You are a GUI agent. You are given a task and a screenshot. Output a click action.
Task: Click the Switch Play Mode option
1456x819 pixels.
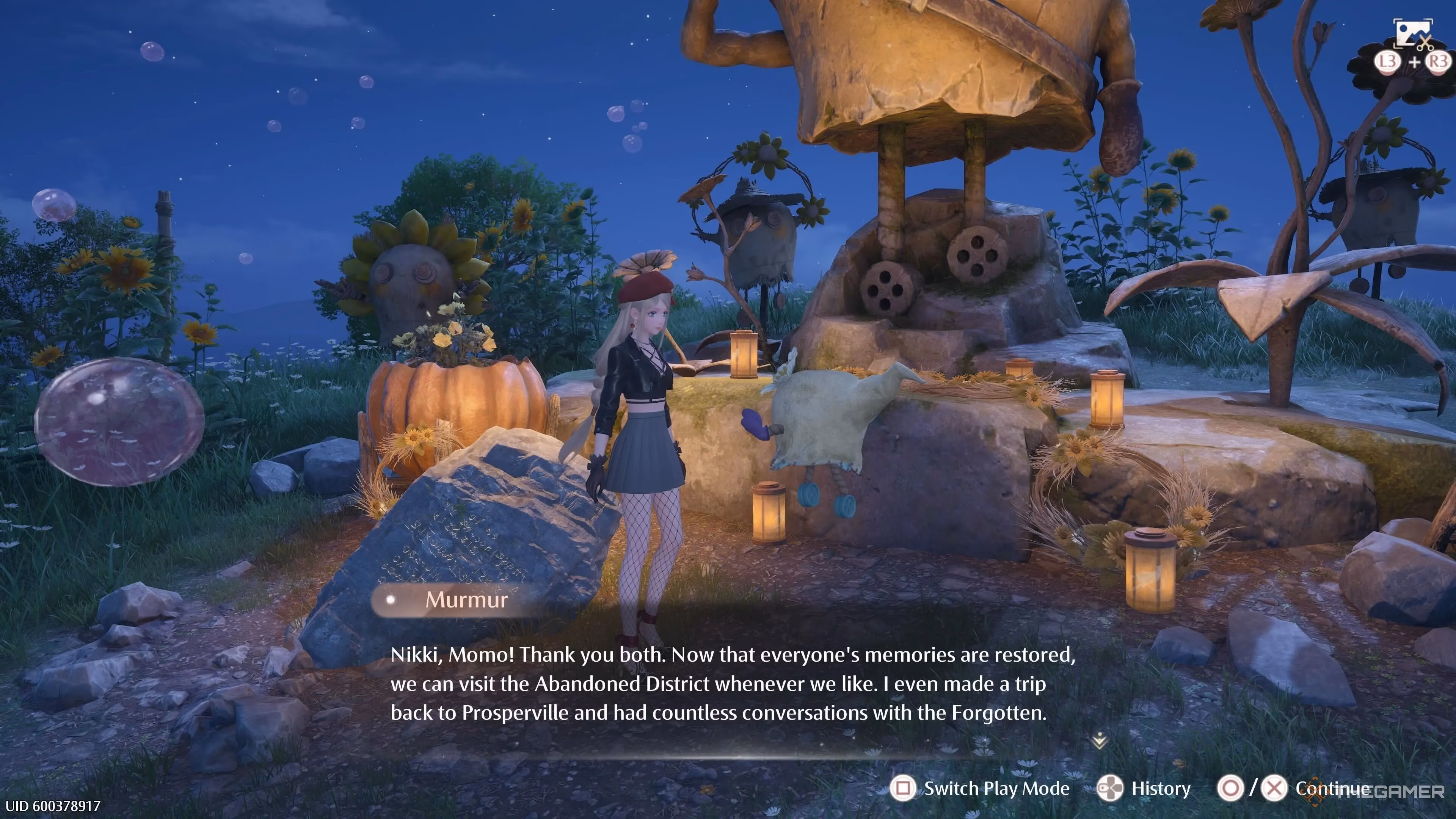pos(996,788)
